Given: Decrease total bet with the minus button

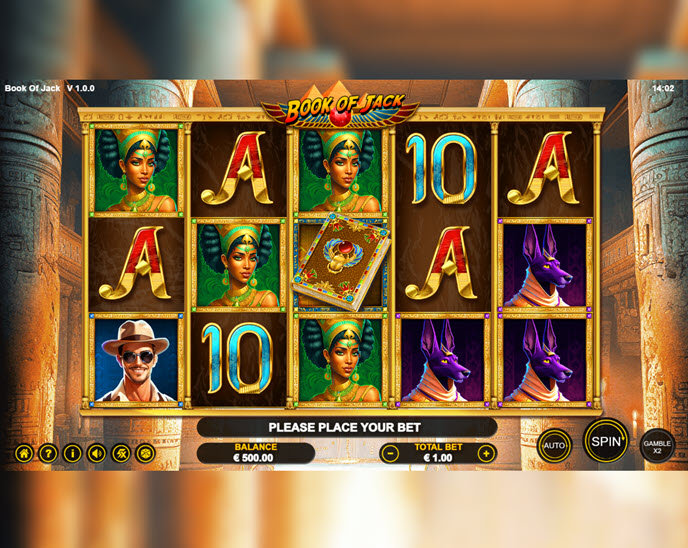Looking at the screenshot, I should [x=391, y=453].
